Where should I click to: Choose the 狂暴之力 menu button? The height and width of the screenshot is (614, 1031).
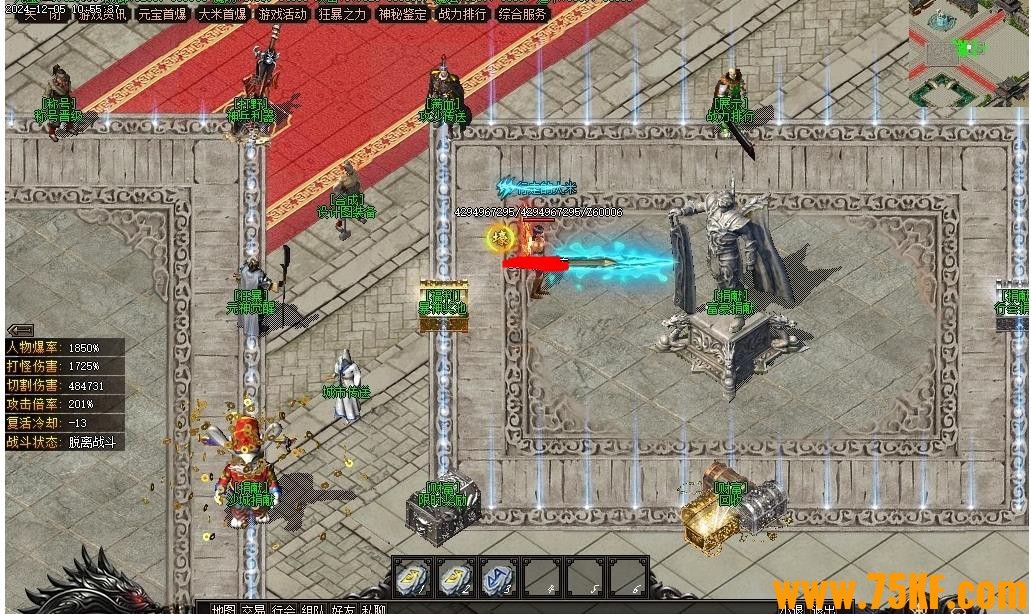click(342, 14)
